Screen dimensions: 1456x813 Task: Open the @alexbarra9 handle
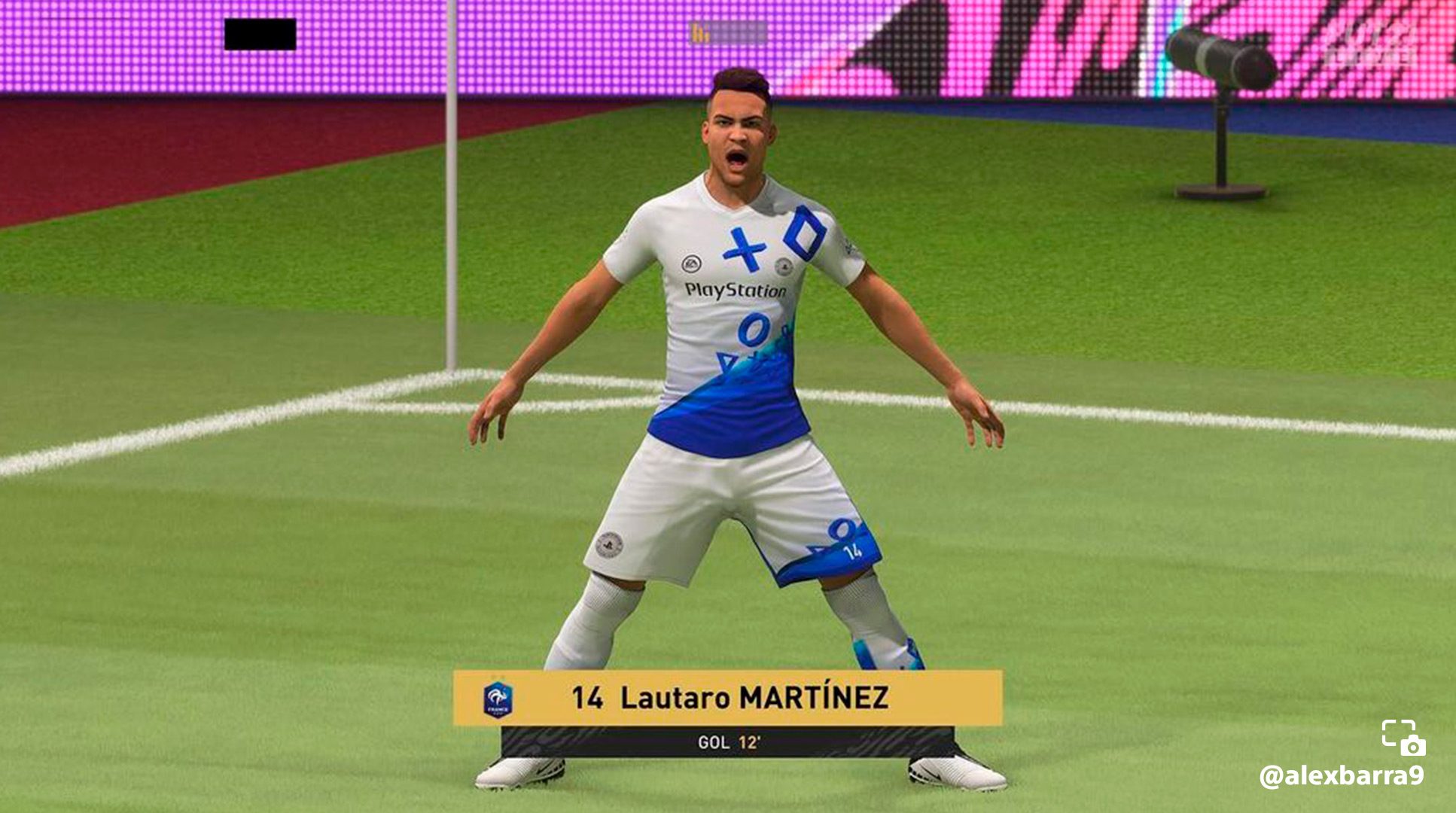click(x=1341, y=775)
